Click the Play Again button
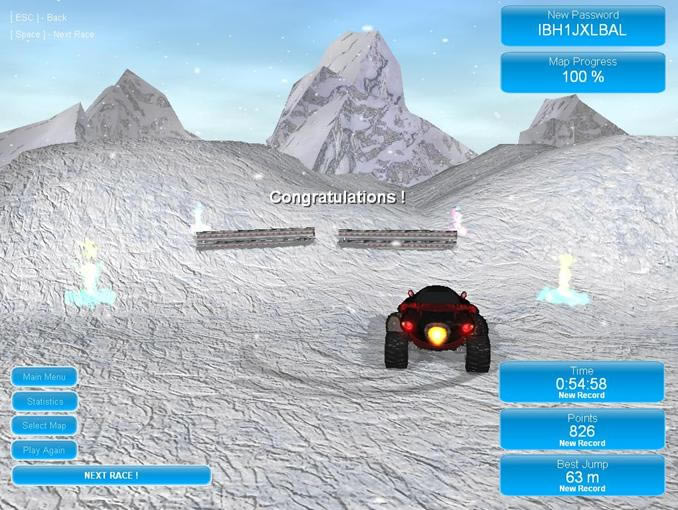The height and width of the screenshot is (510, 678). 44,450
